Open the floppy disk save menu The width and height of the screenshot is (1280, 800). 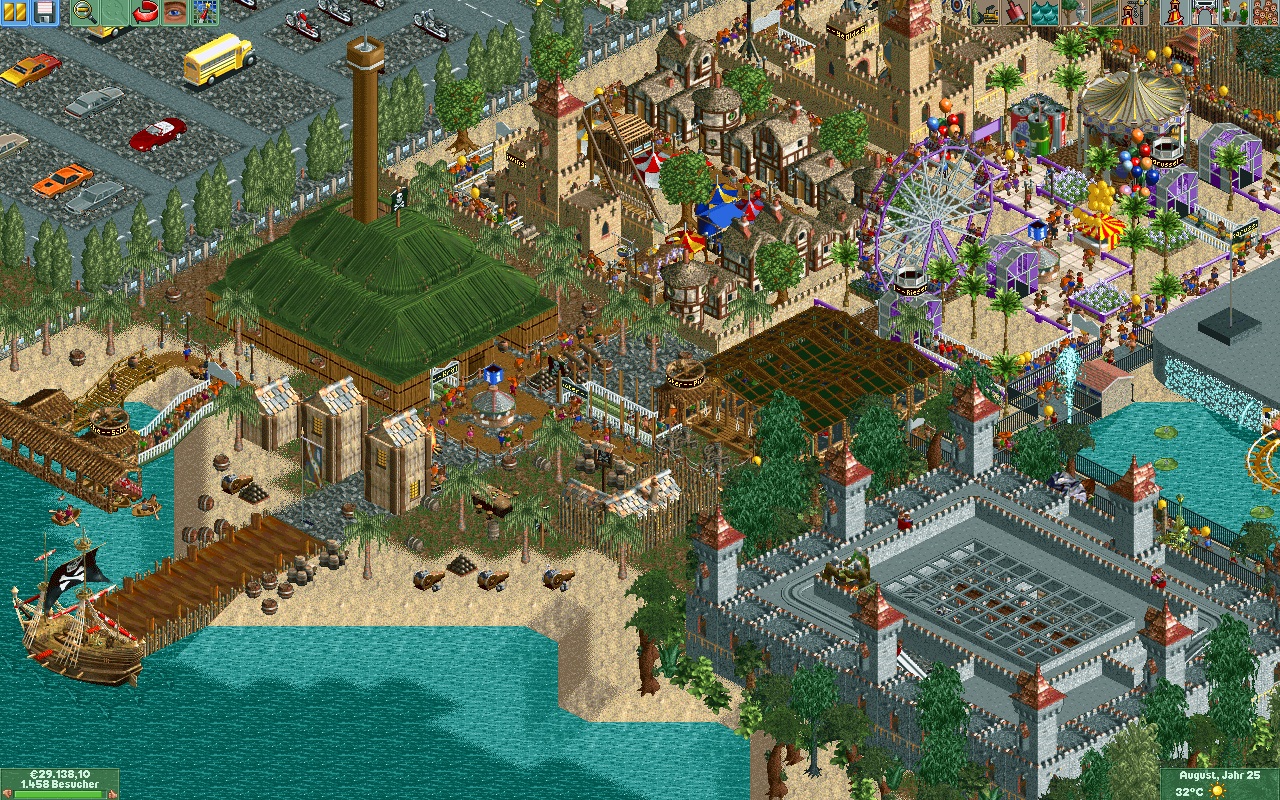pos(45,12)
